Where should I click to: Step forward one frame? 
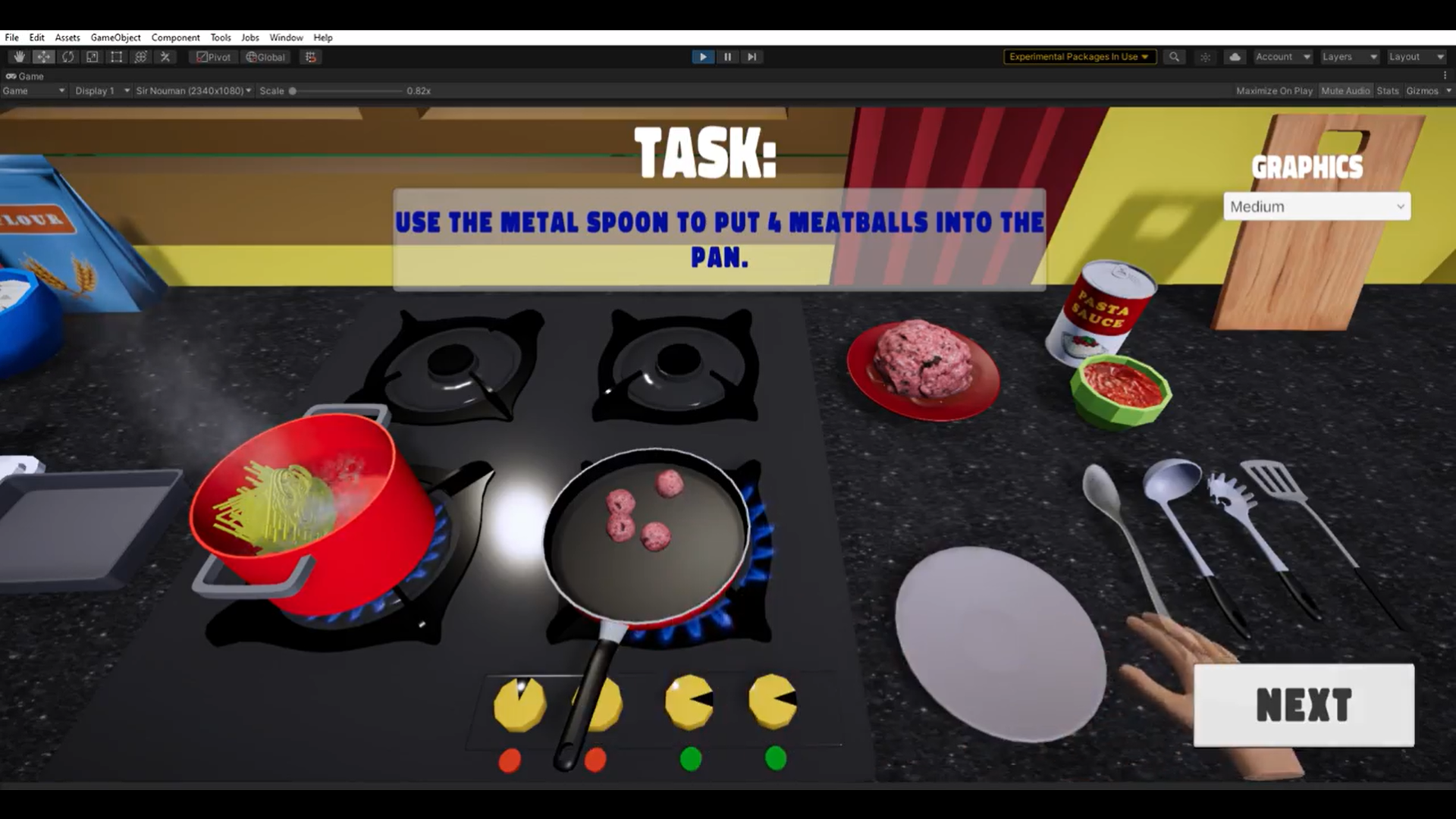coord(752,57)
